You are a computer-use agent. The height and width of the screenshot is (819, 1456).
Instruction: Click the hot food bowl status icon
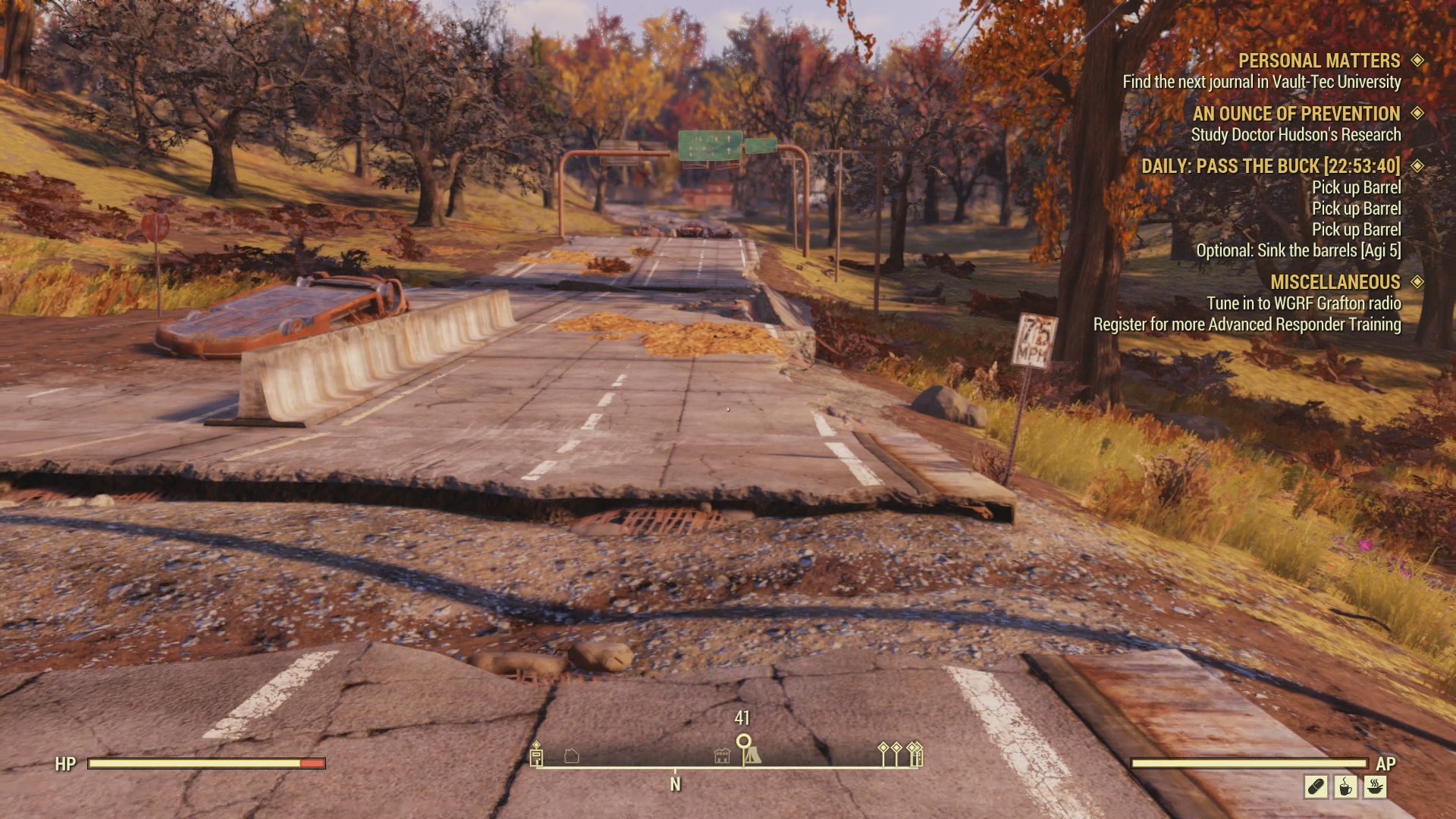point(1375,786)
